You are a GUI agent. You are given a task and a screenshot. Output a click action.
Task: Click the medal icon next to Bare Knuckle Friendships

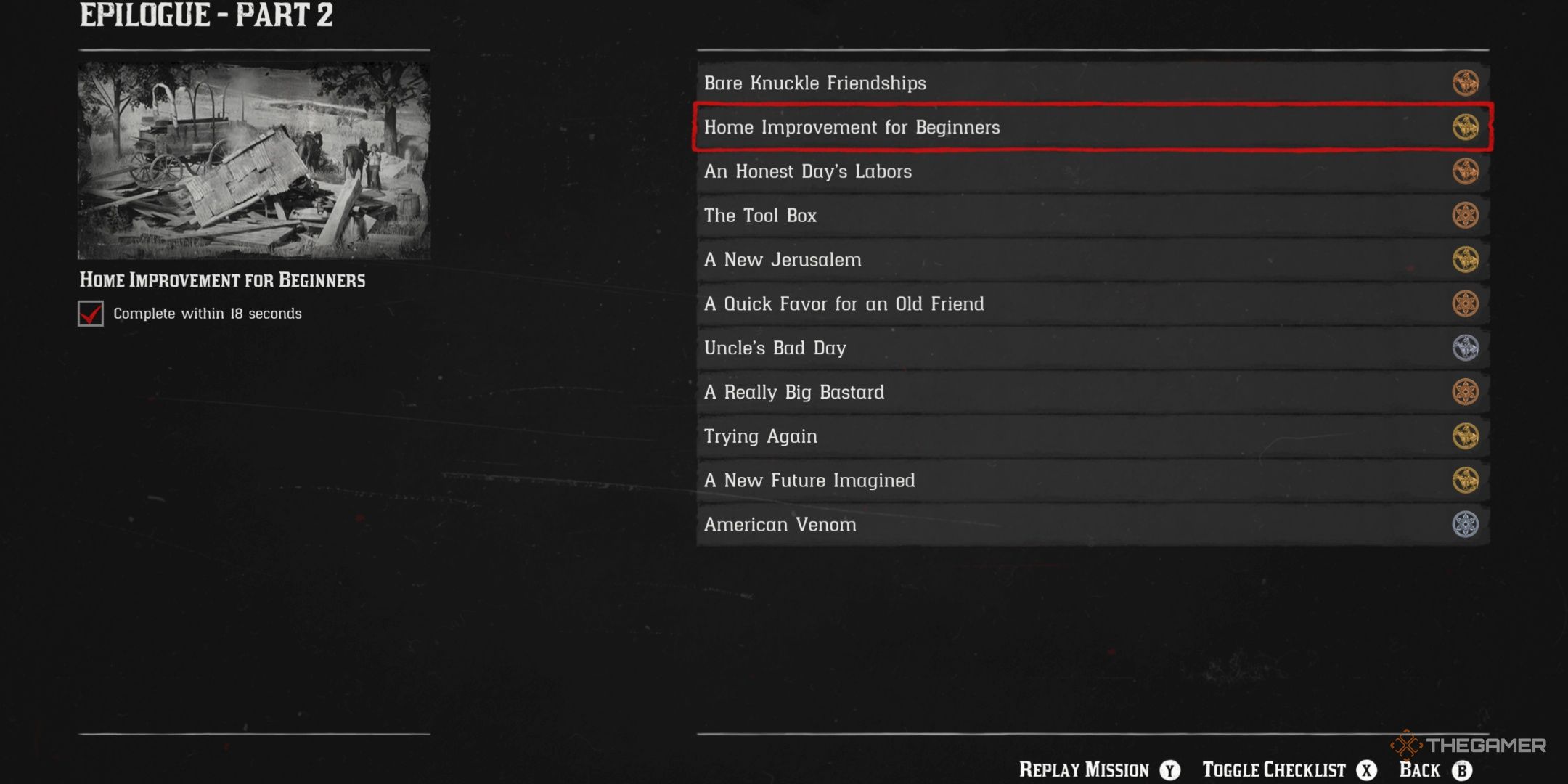coord(1465,83)
